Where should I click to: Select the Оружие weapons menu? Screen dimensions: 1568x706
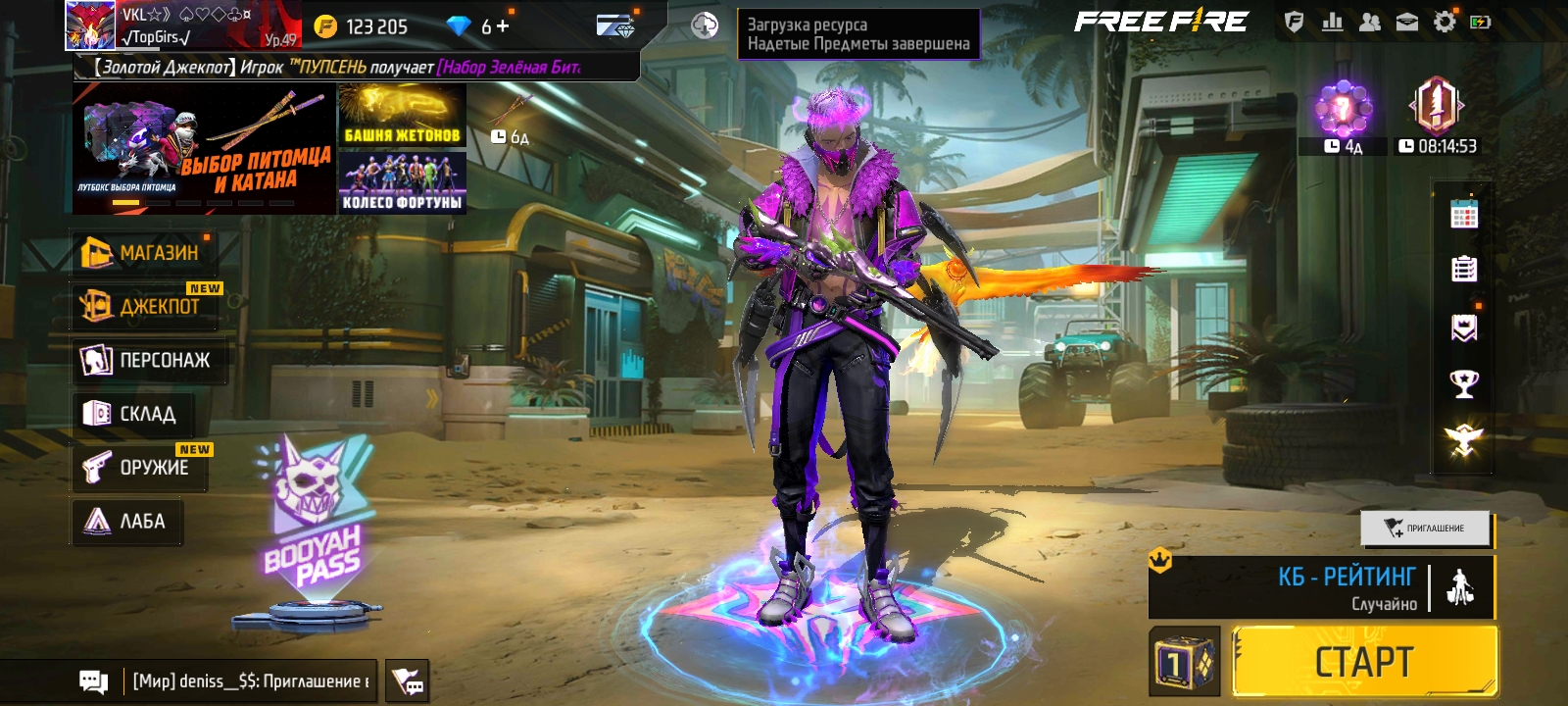click(x=140, y=467)
